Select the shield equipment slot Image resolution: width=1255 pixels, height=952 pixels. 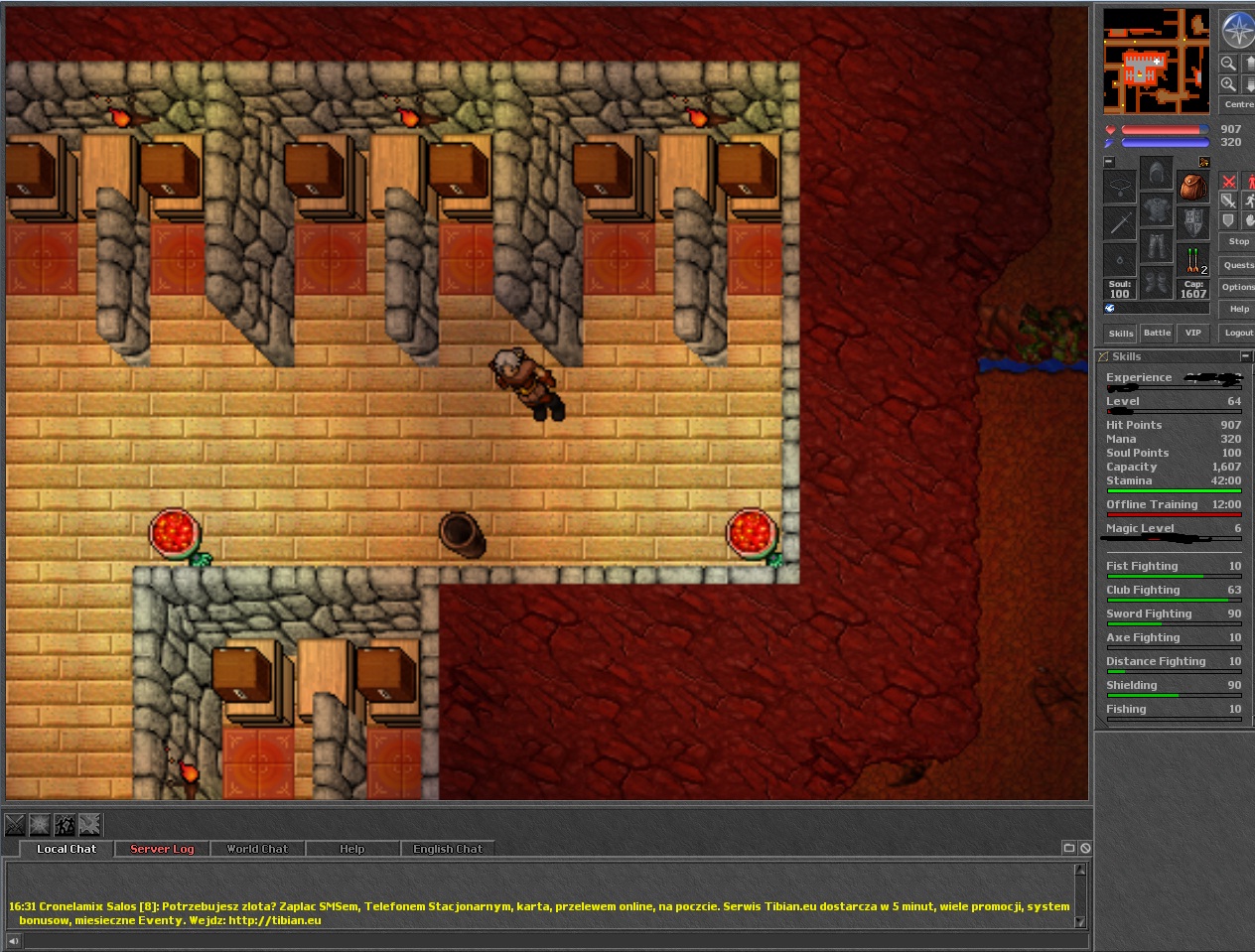coord(1192,220)
